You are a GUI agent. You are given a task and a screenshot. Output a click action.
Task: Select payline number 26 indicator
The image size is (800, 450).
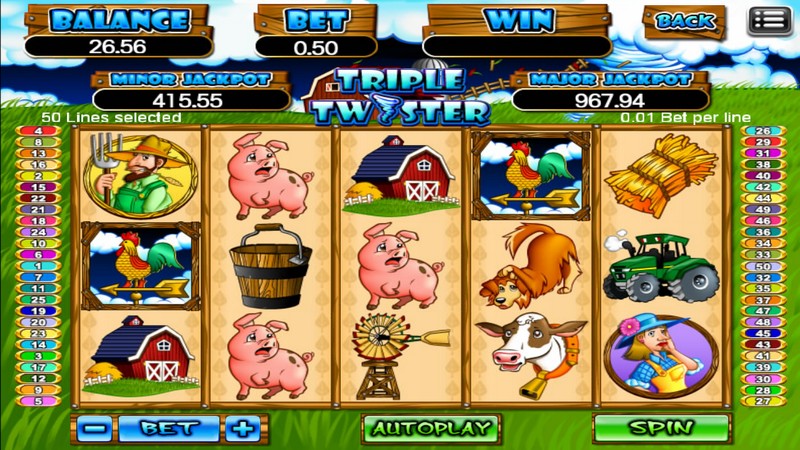(763, 131)
